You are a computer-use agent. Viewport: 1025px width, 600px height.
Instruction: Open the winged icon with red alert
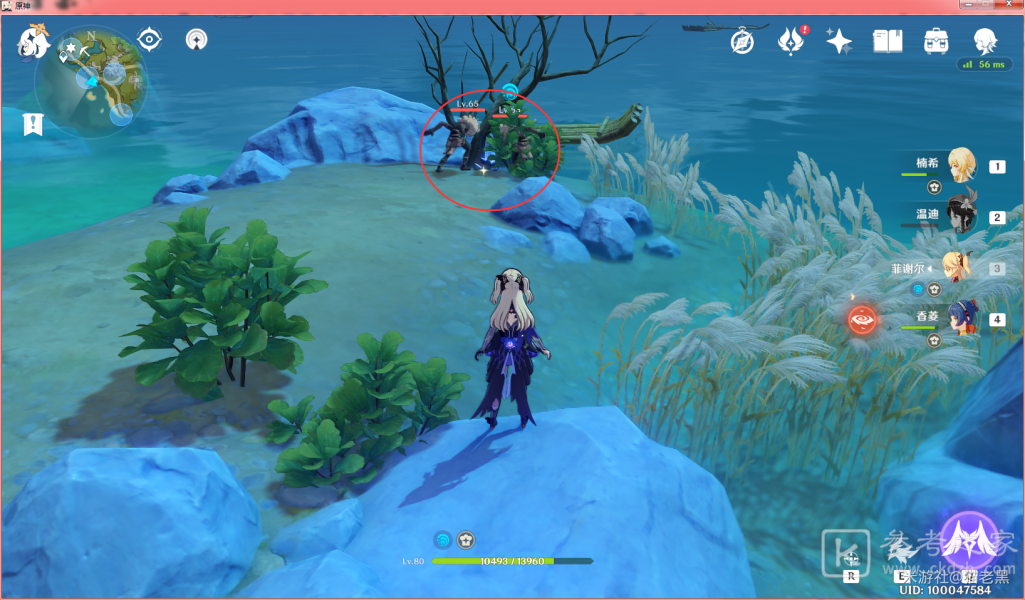click(x=790, y=42)
